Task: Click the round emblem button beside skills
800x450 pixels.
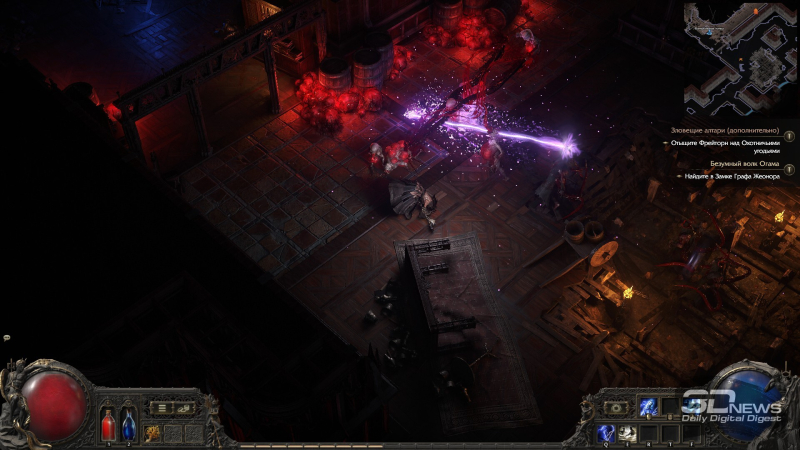Action: point(616,407)
